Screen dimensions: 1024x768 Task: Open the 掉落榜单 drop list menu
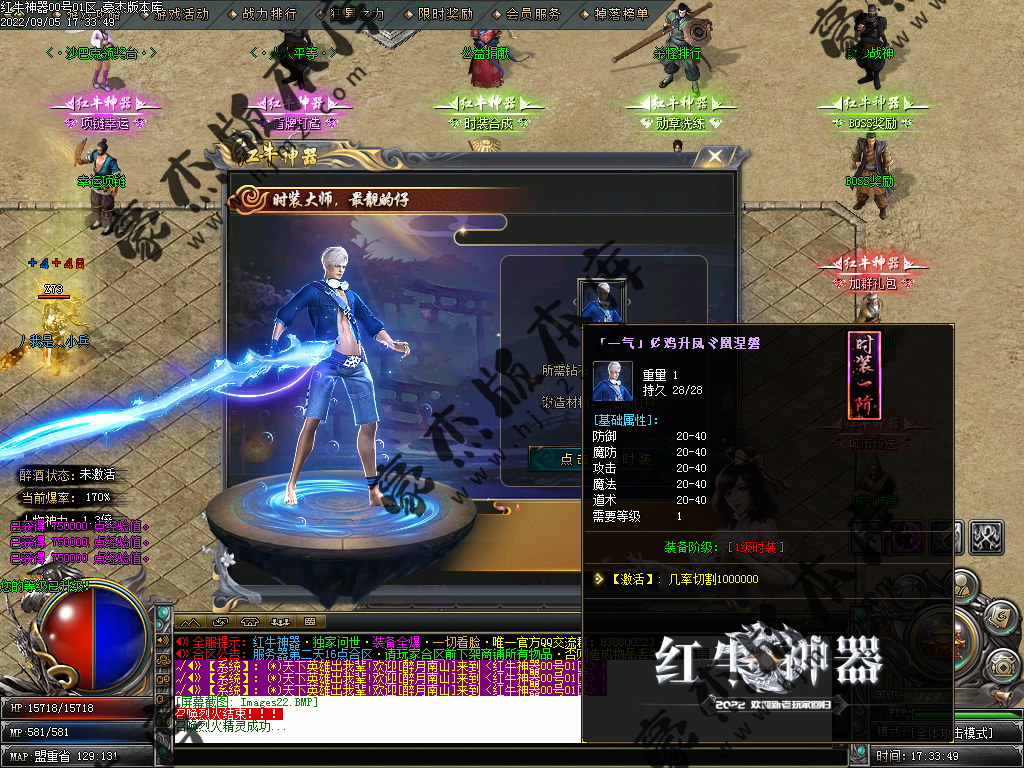pos(621,14)
